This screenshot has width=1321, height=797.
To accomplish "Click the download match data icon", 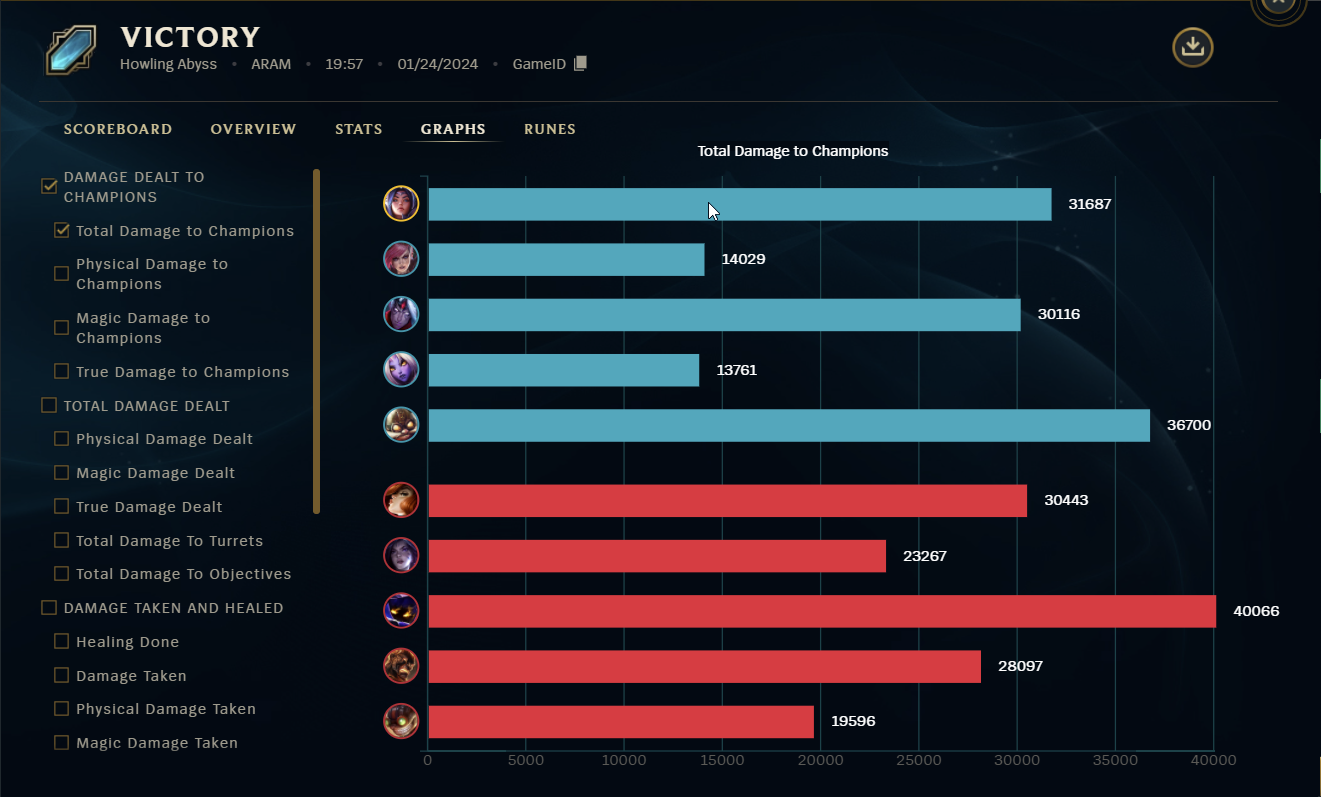I will (1192, 46).
